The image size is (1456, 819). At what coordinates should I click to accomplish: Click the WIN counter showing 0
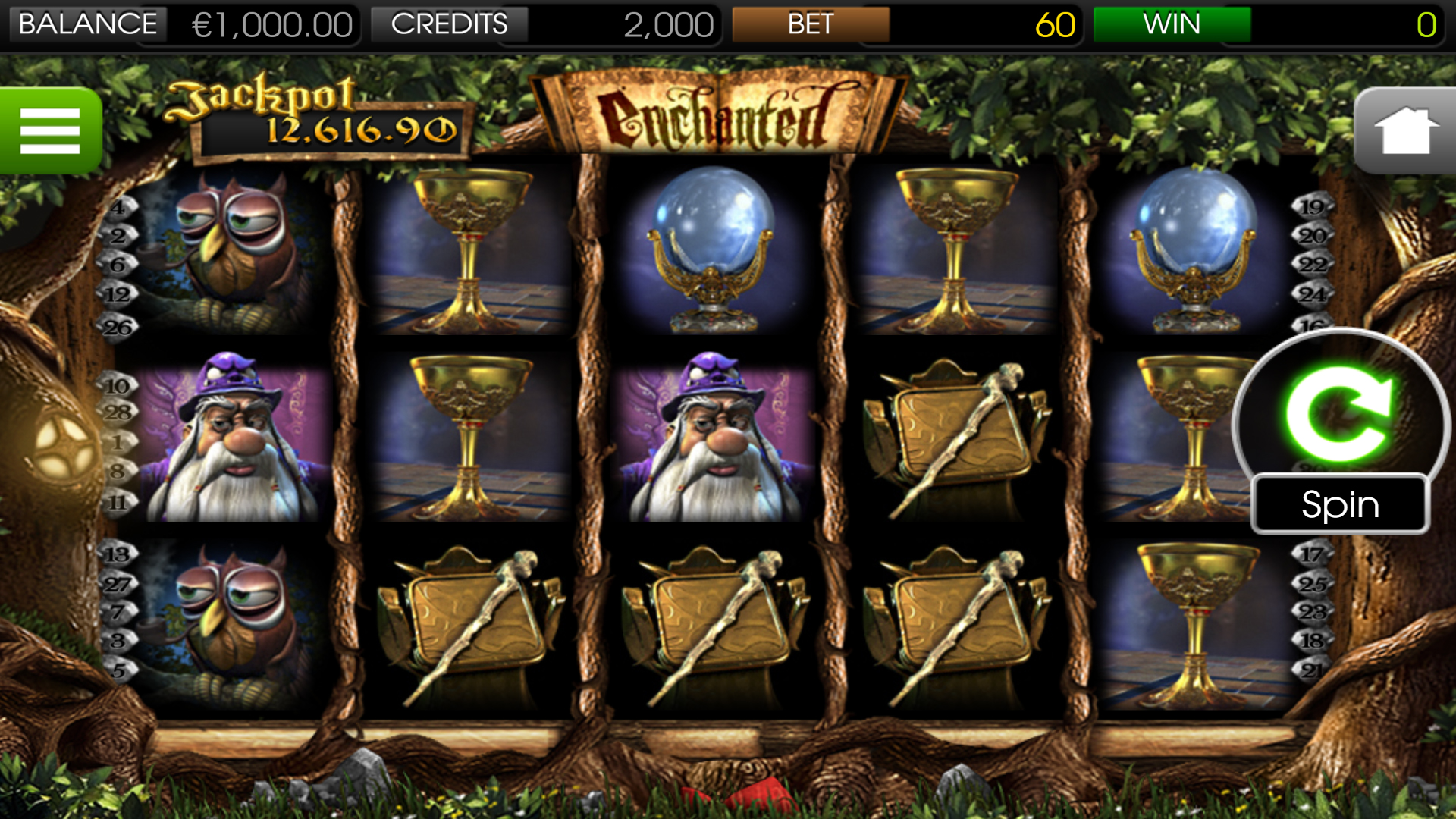pyautogui.click(x=1426, y=24)
